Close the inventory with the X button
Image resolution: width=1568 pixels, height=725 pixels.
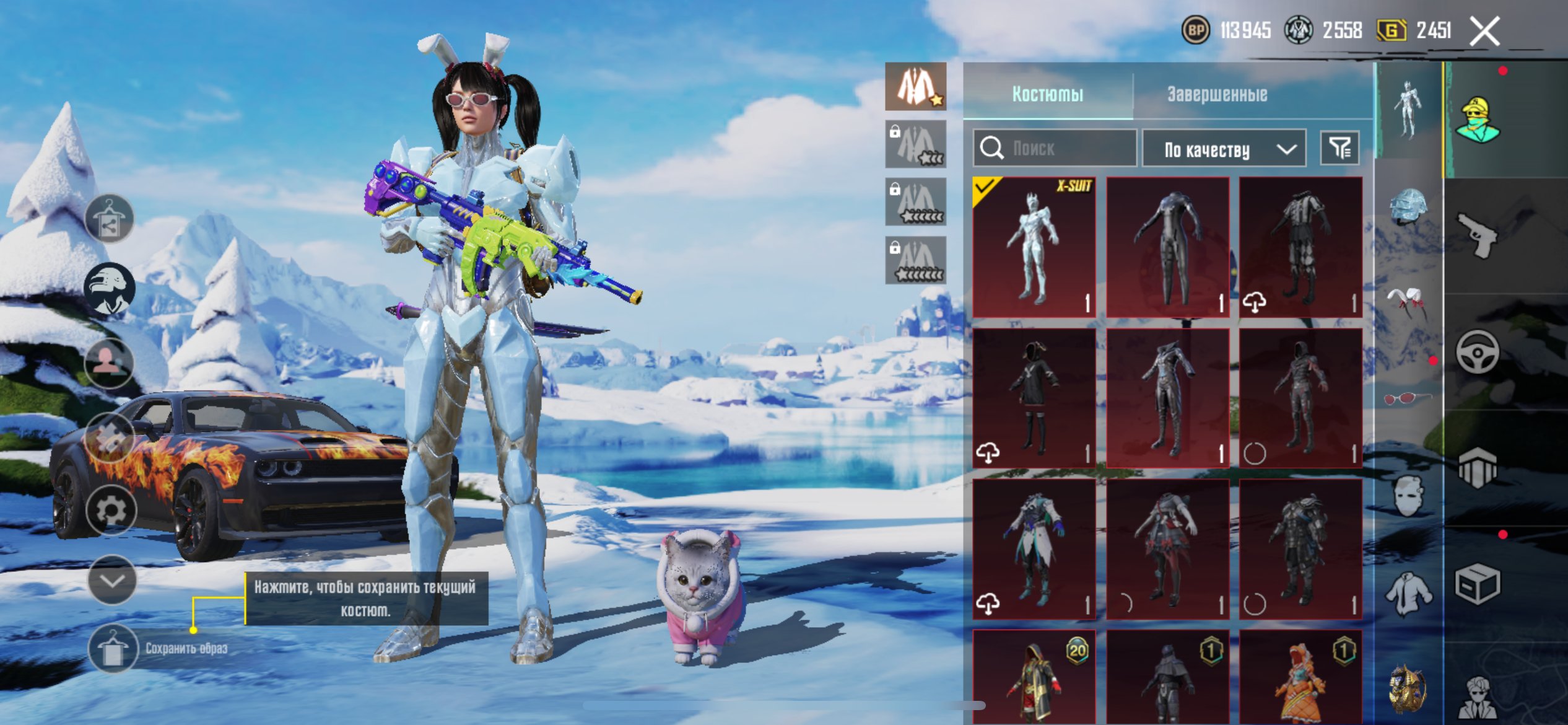[1485, 31]
